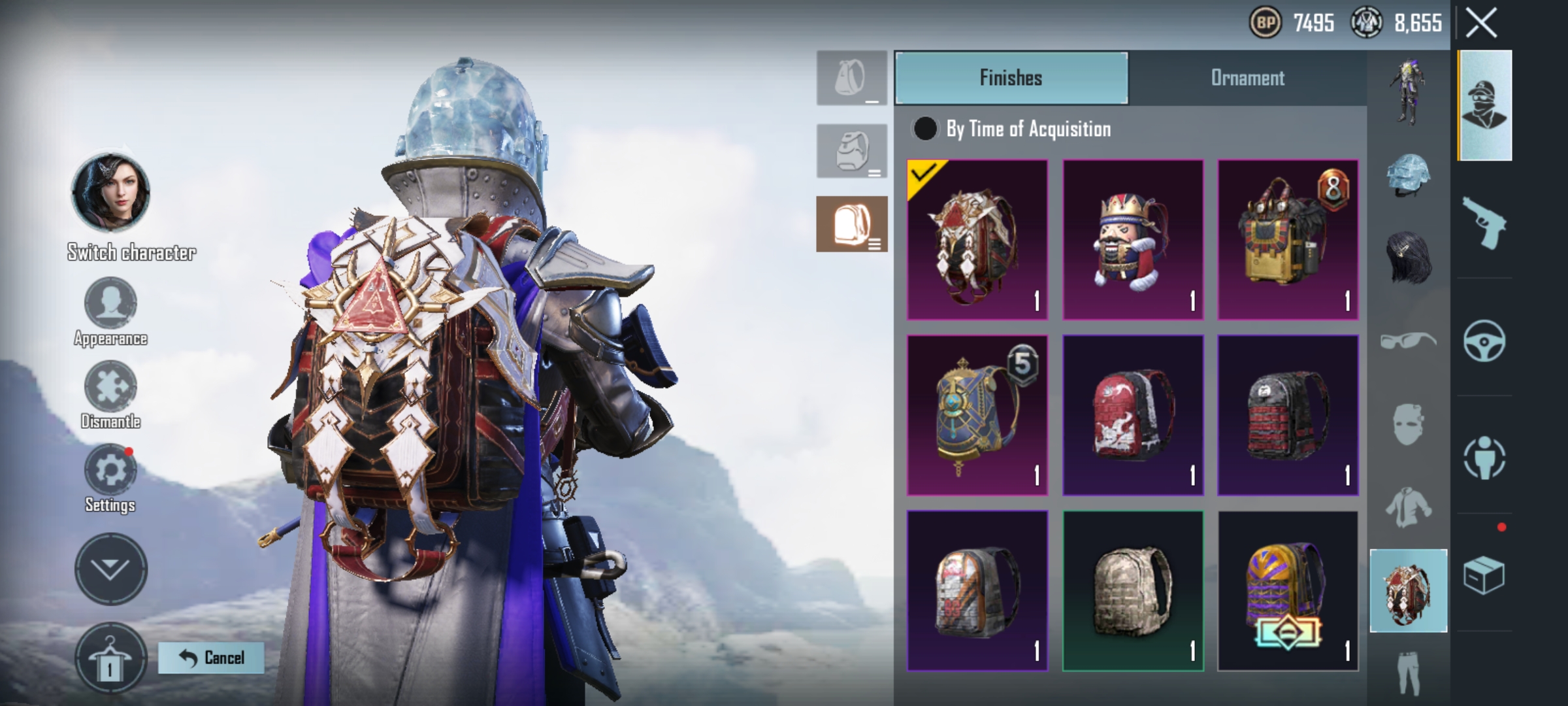Open the steering wheel vehicle category
The width and height of the screenshot is (1568, 706).
[x=1484, y=341]
